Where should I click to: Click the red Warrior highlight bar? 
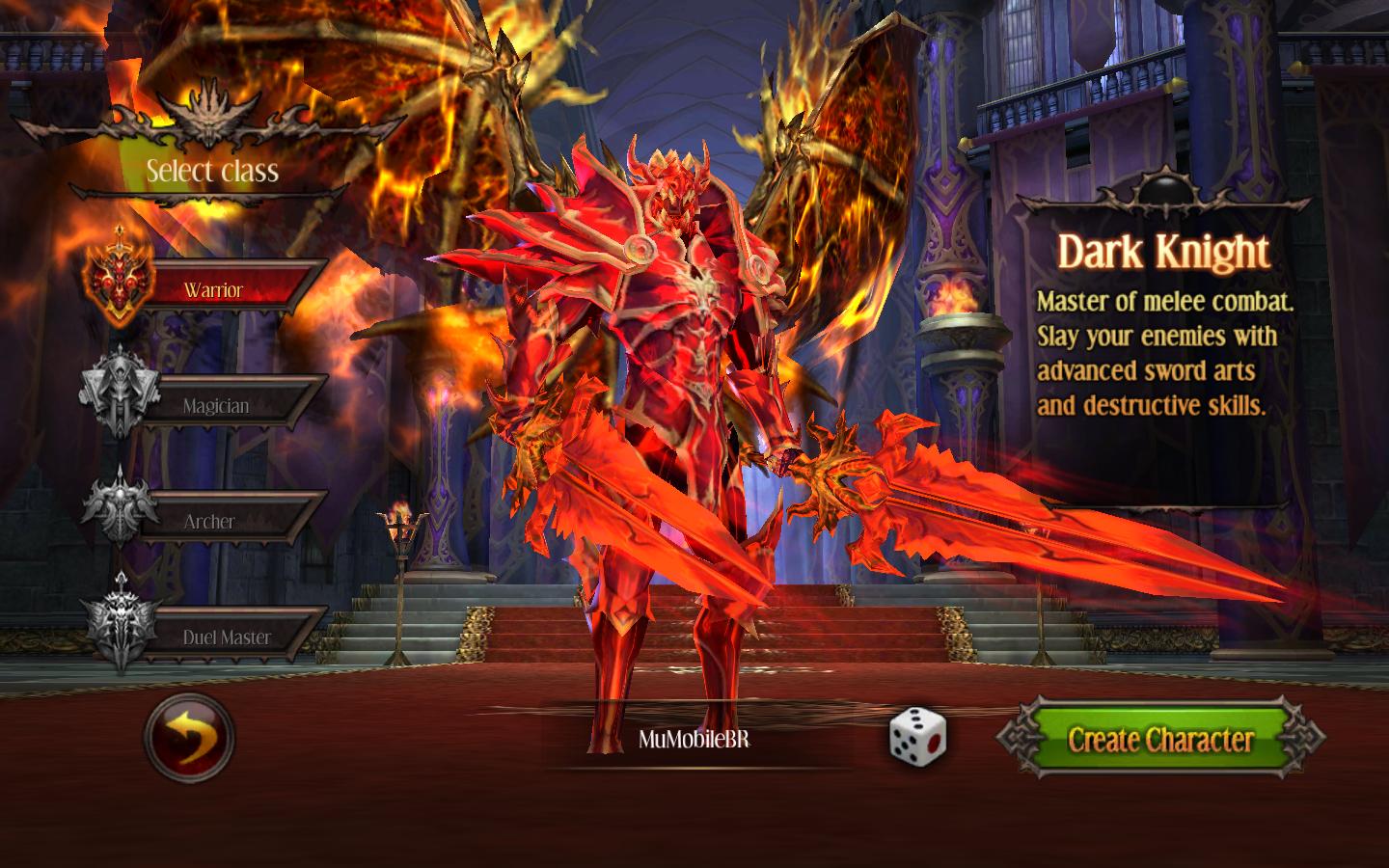231,287
